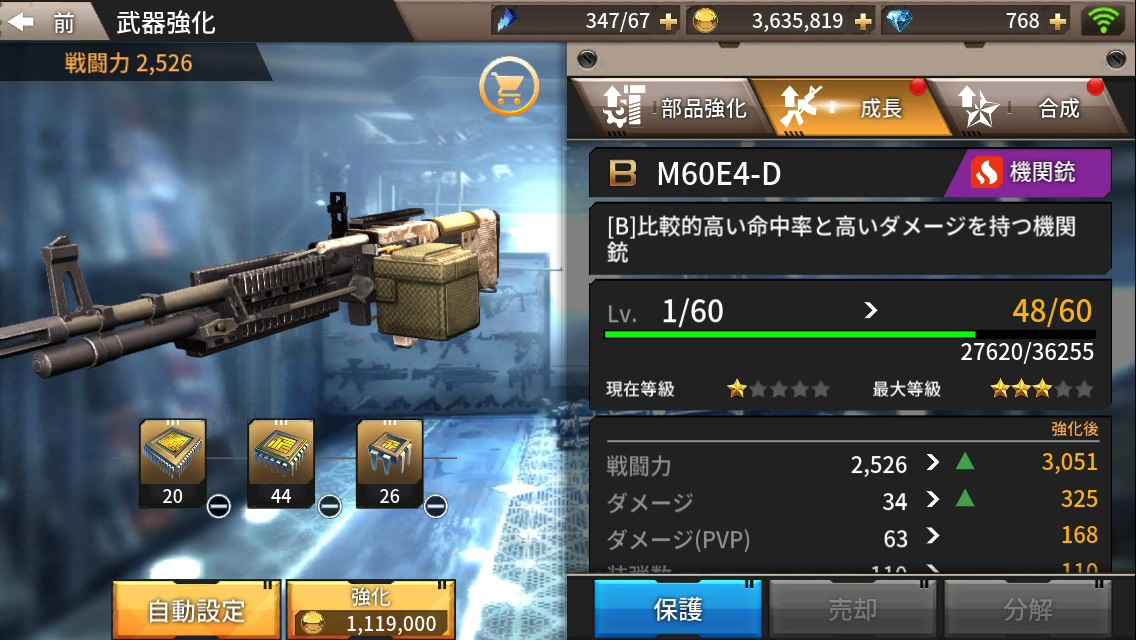Reduce the 44-count chip with minus

coord(329,506)
